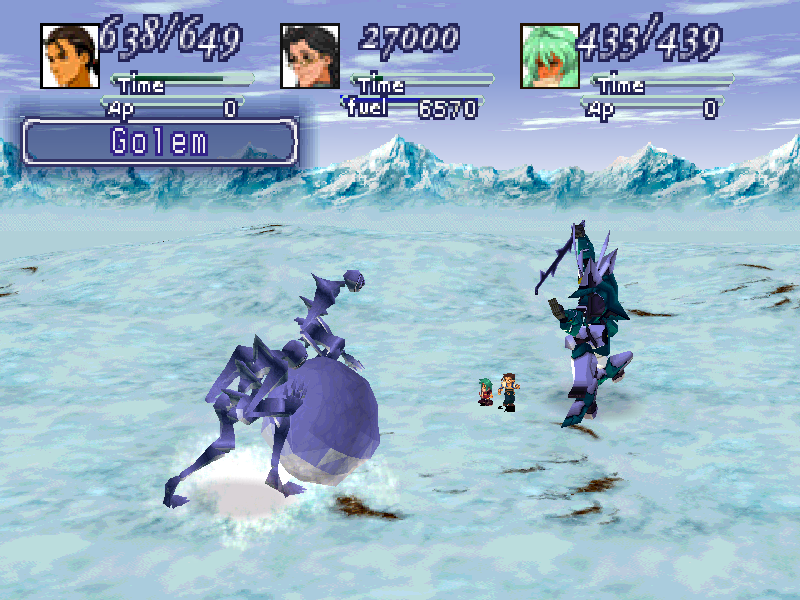The height and width of the screenshot is (600, 800).
Task: Select the brown-haired party member portrait
Action: pos(70,56)
